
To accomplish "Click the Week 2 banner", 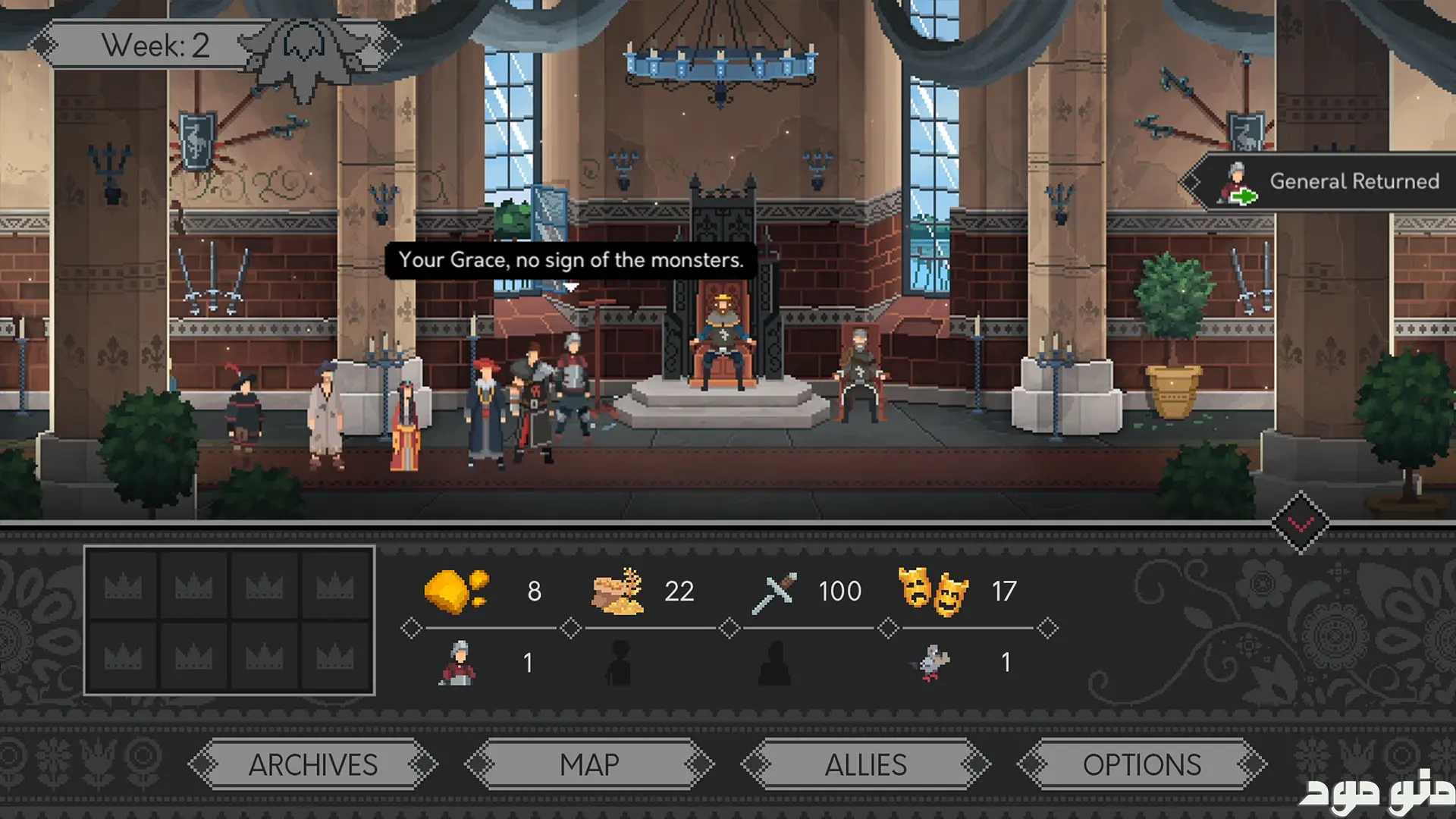I will (155, 45).
